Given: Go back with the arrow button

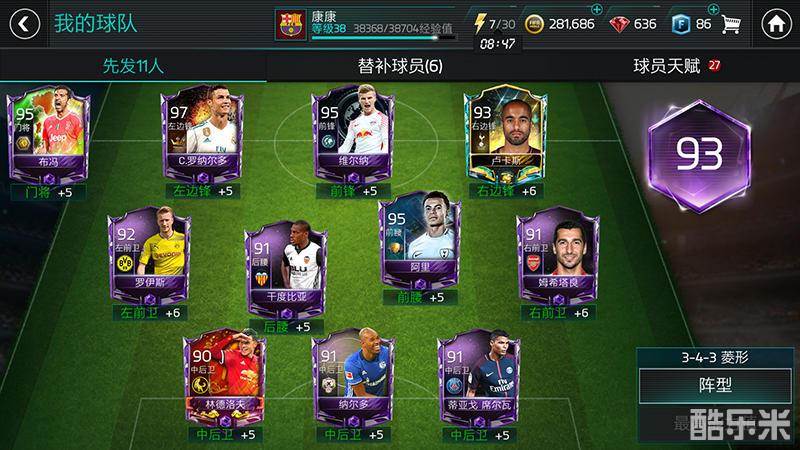Looking at the screenshot, I should point(27,23).
